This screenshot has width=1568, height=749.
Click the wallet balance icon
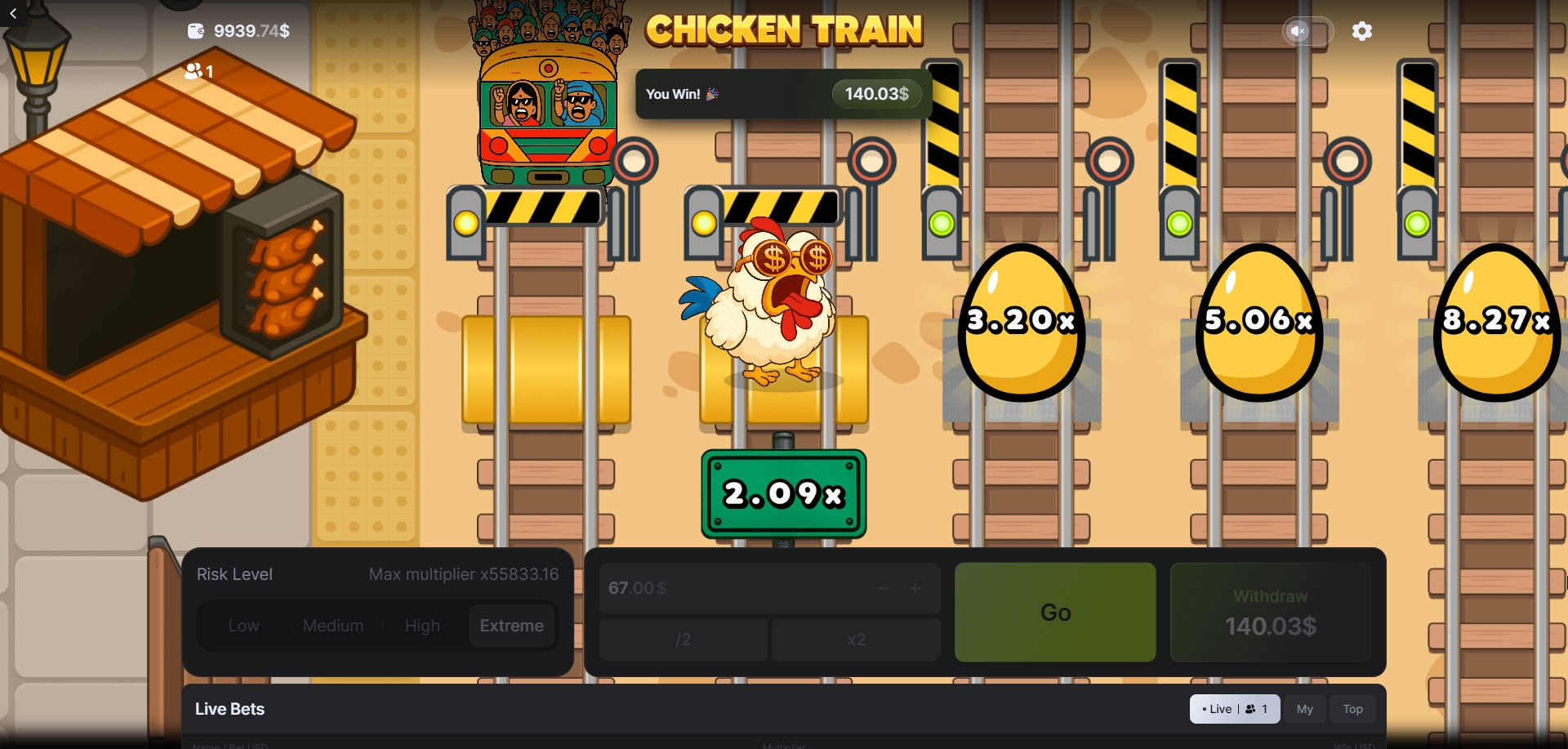[195, 31]
